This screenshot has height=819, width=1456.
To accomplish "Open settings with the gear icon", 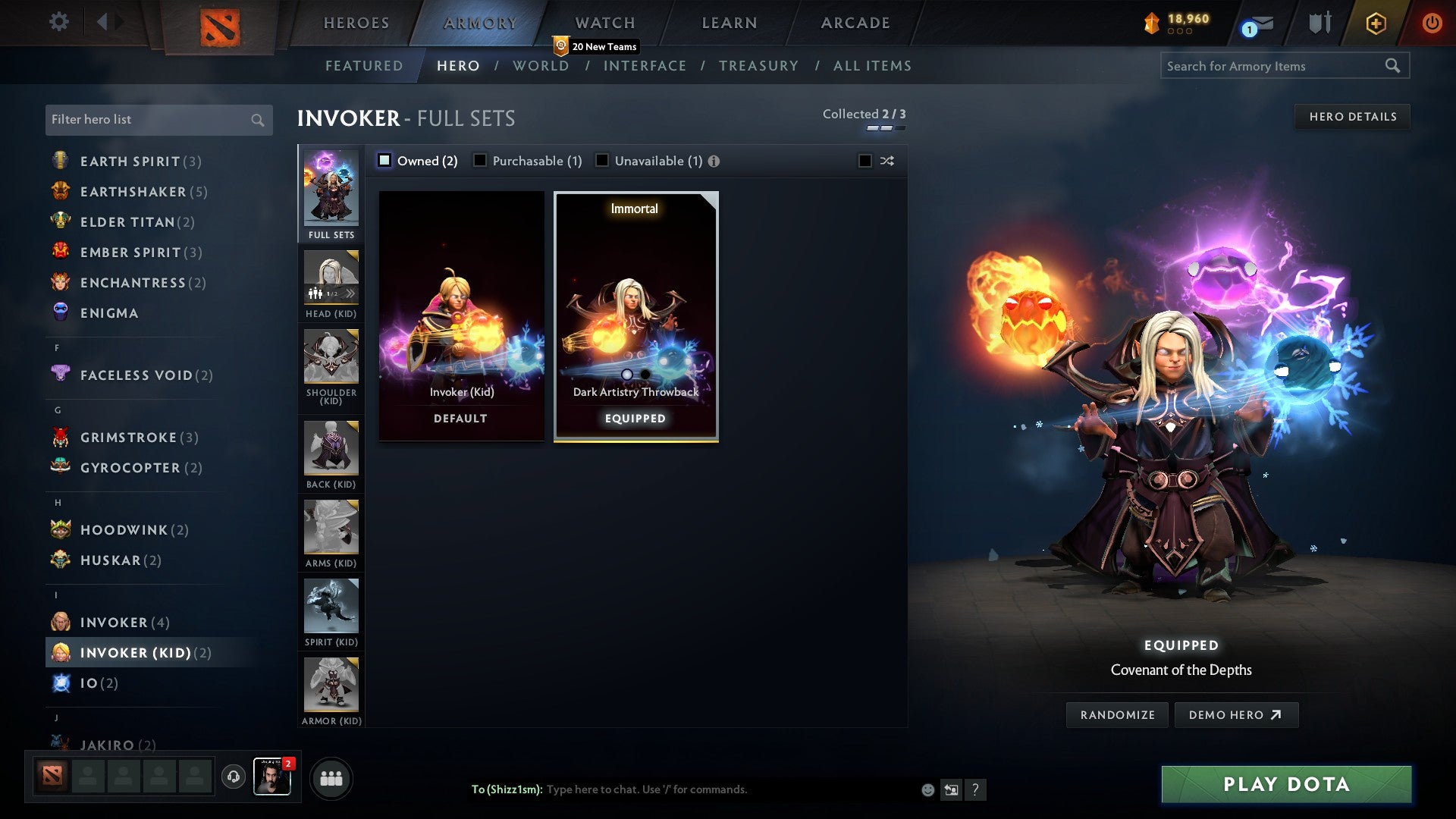I will pos(59,22).
